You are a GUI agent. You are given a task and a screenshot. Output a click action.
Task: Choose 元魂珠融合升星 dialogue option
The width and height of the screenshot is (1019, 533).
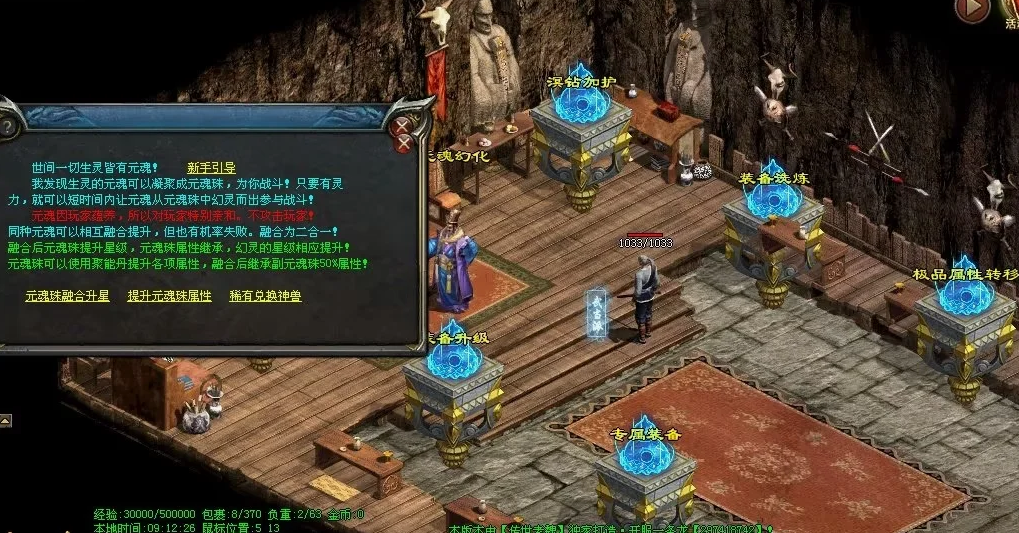coord(67,296)
